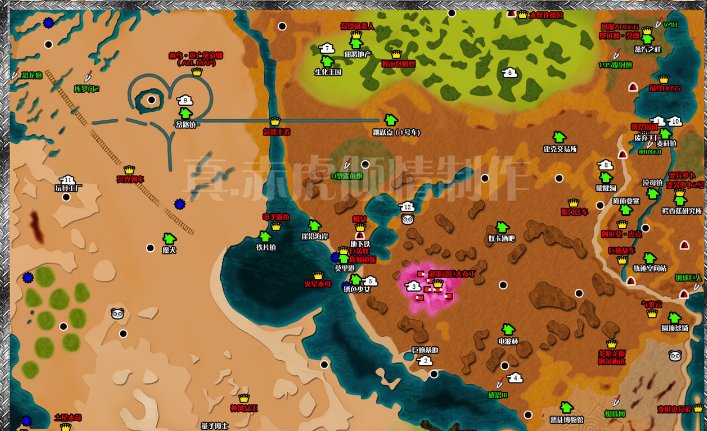Choose the 跳跃点(1号车) jump point marker

pos(391,119)
